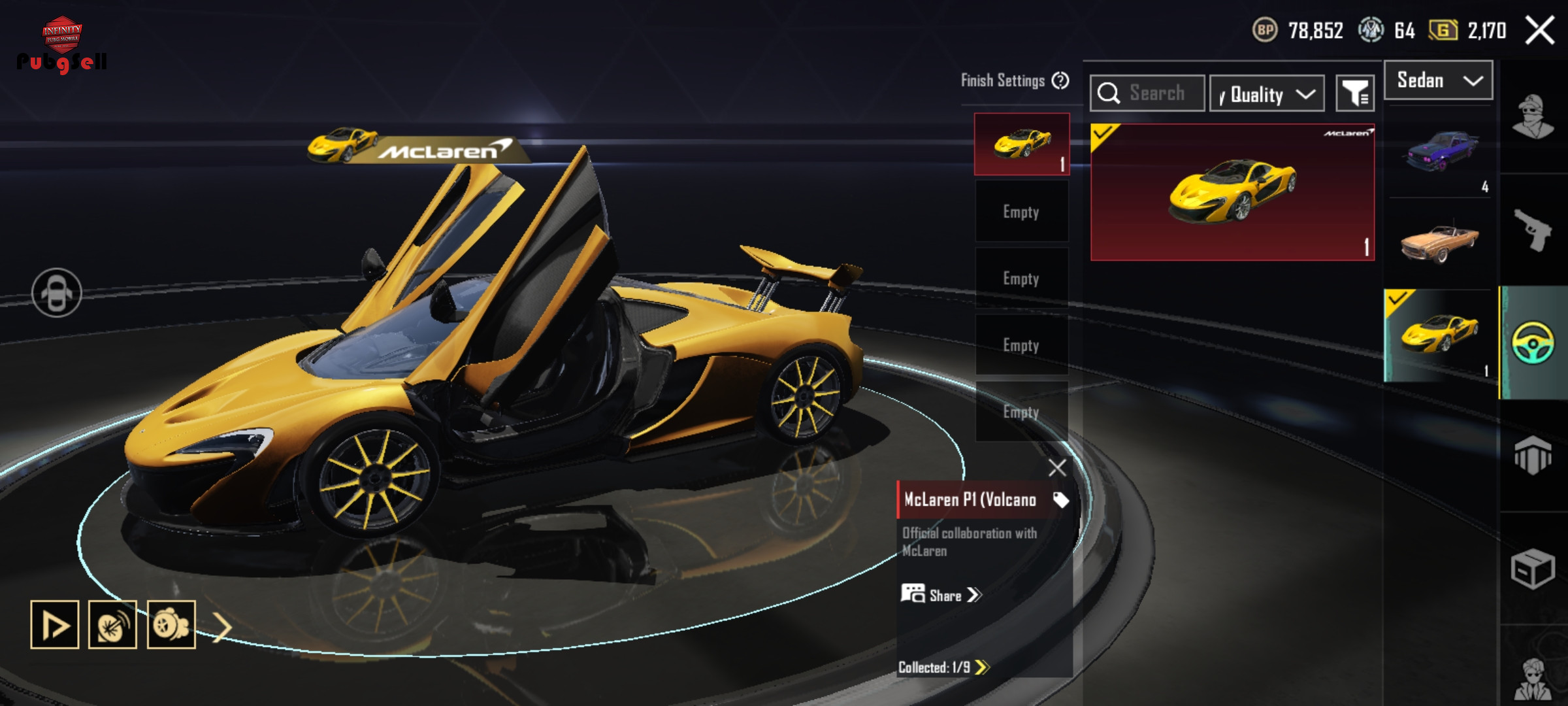This screenshot has width=1568, height=706.
Task: Share the McLaren P1 skin
Action: click(942, 595)
